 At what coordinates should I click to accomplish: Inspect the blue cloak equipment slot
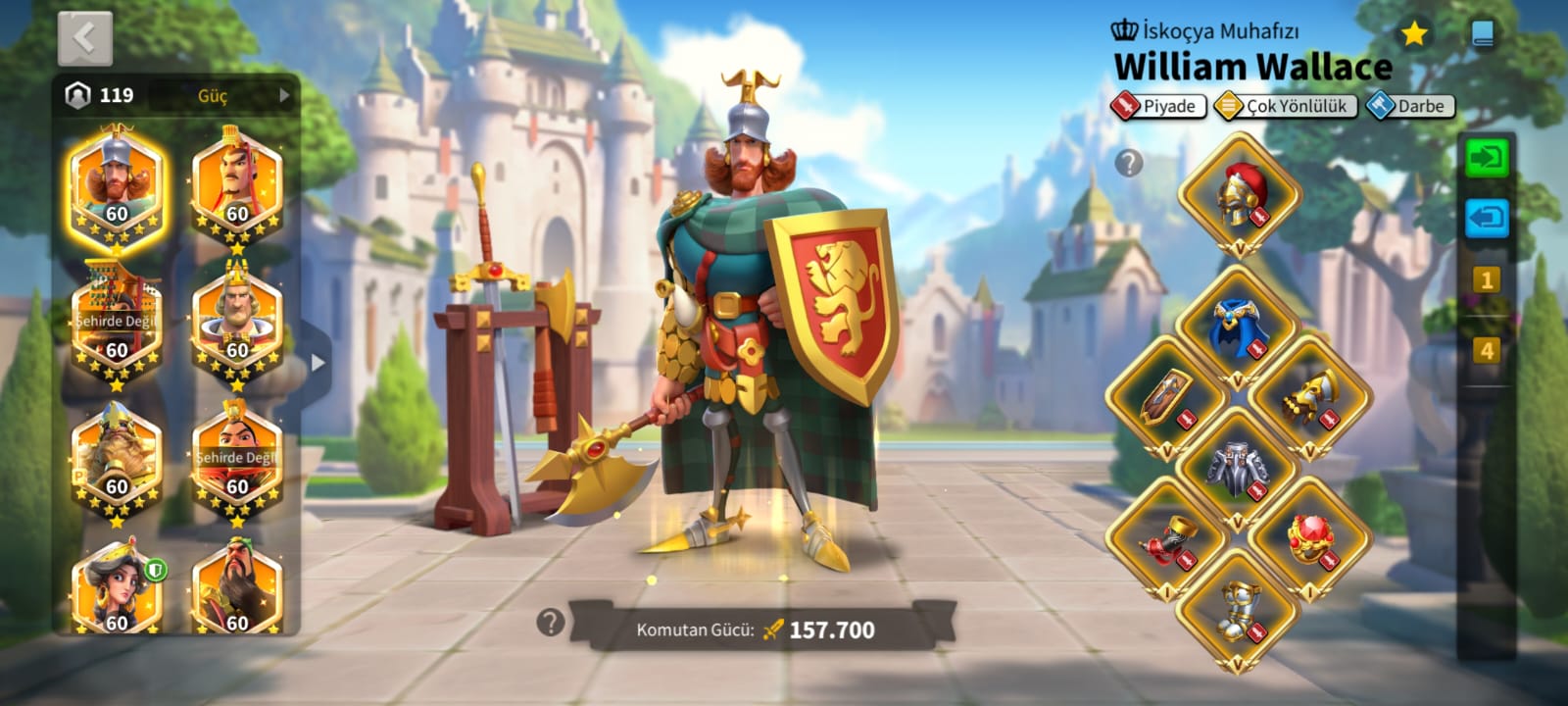pyautogui.click(x=1238, y=328)
